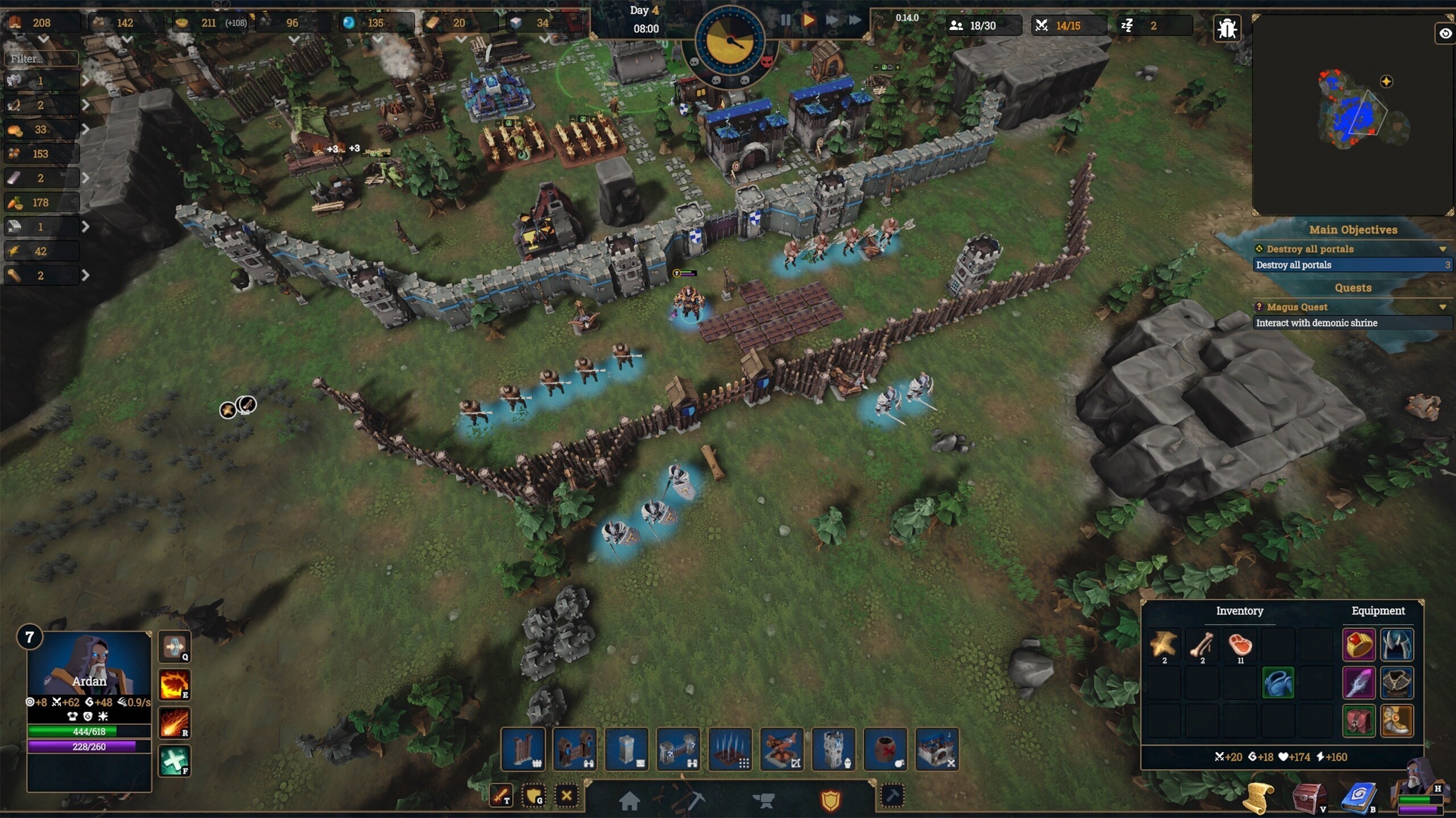Open the quest scroll icon
The height and width of the screenshot is (818, 1456).
tap(1258, 797)
